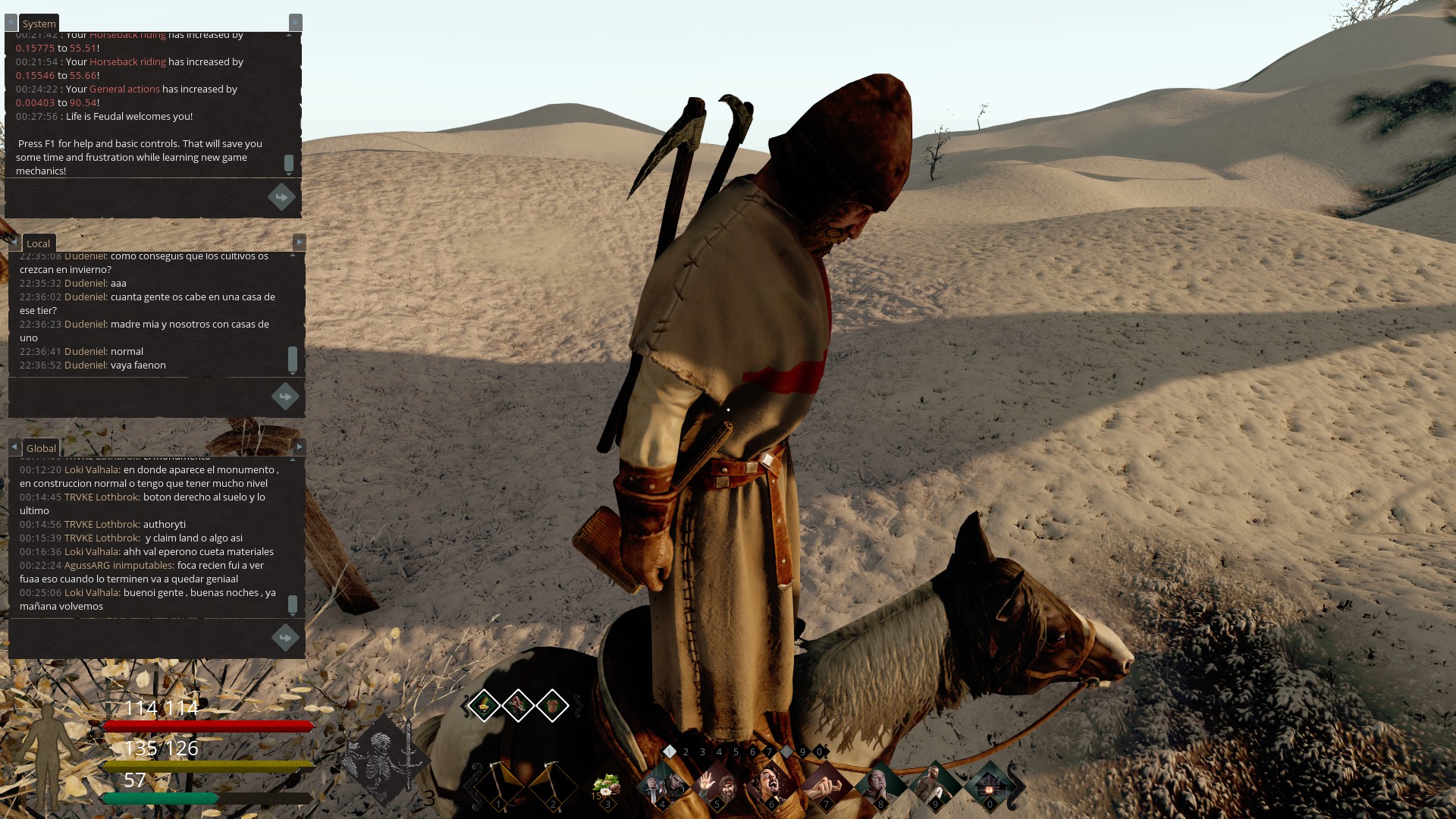Trigger the waving emote in slot 5

click(717, 785)
